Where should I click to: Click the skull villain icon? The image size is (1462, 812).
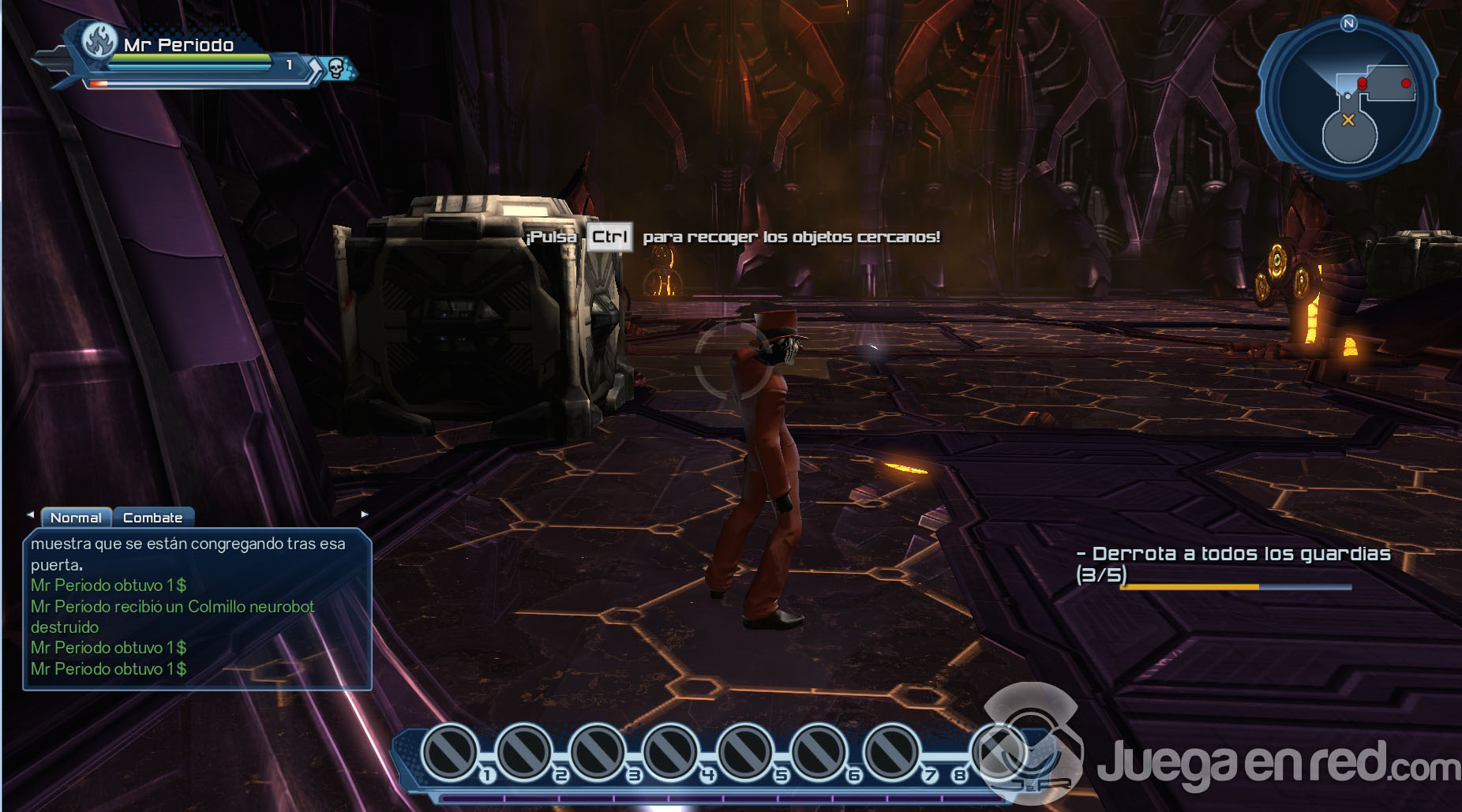[336, 69]
